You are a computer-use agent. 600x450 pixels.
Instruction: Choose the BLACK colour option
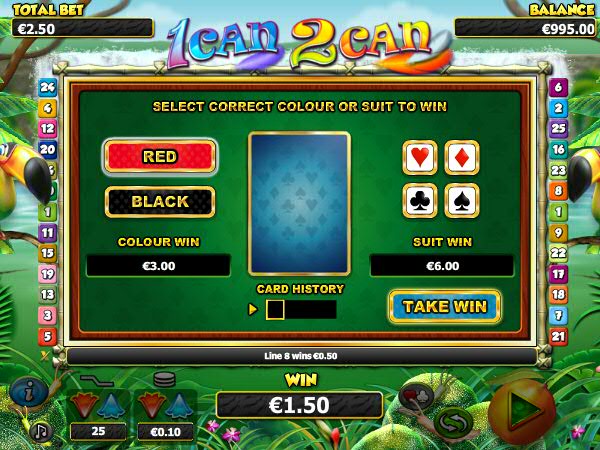[x=160, y=202]
